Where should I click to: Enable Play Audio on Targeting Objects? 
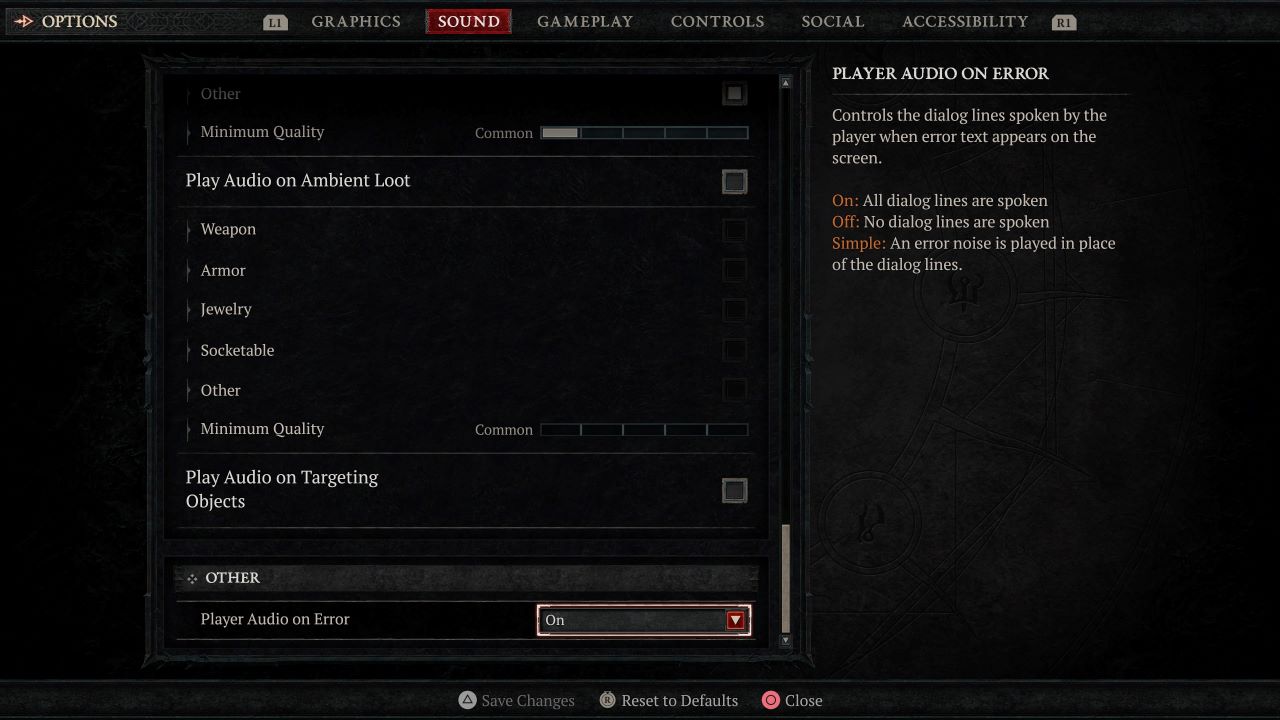click(x=735, y=490)
